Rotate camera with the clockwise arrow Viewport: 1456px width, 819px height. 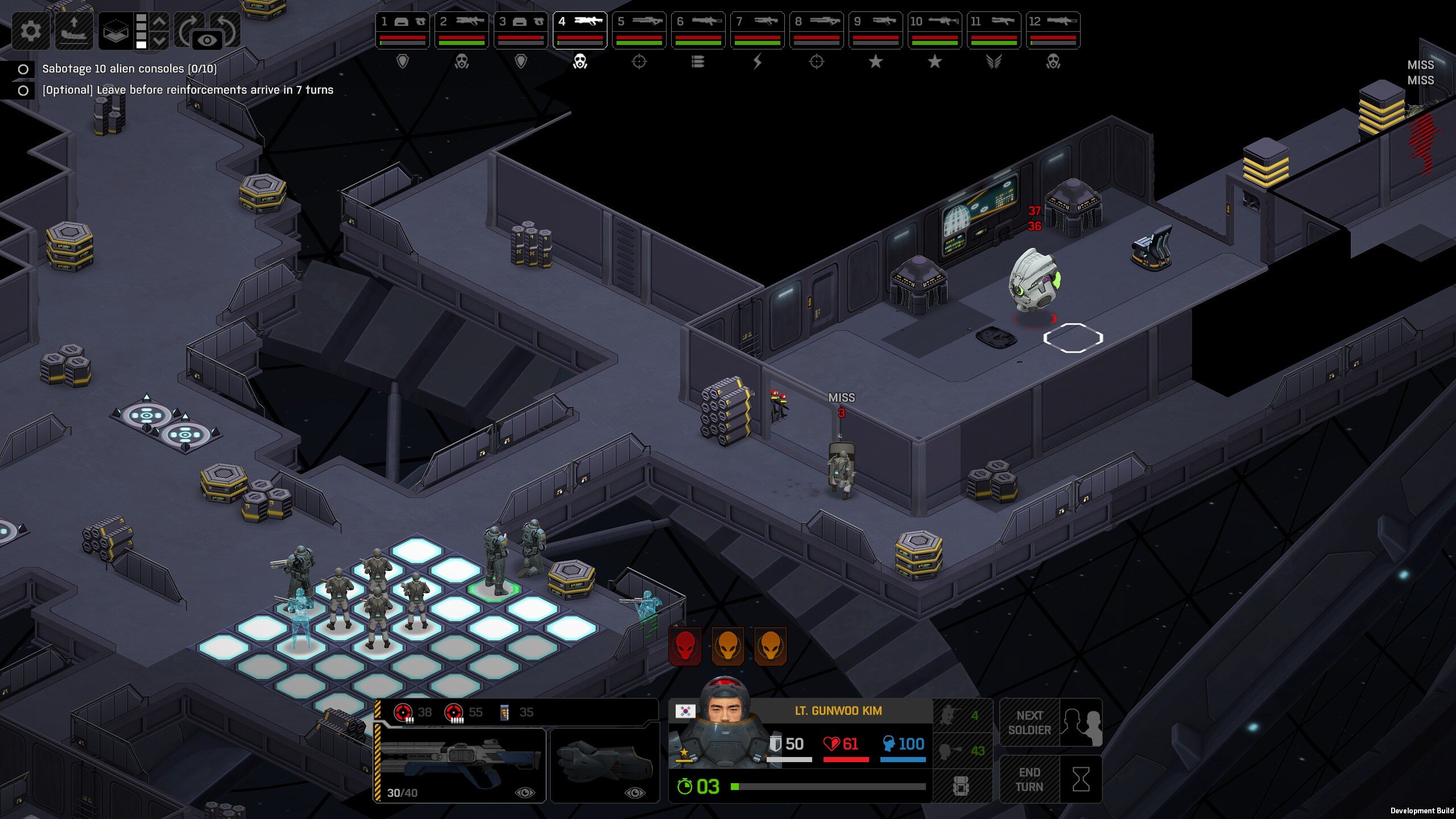pos(187,27)
